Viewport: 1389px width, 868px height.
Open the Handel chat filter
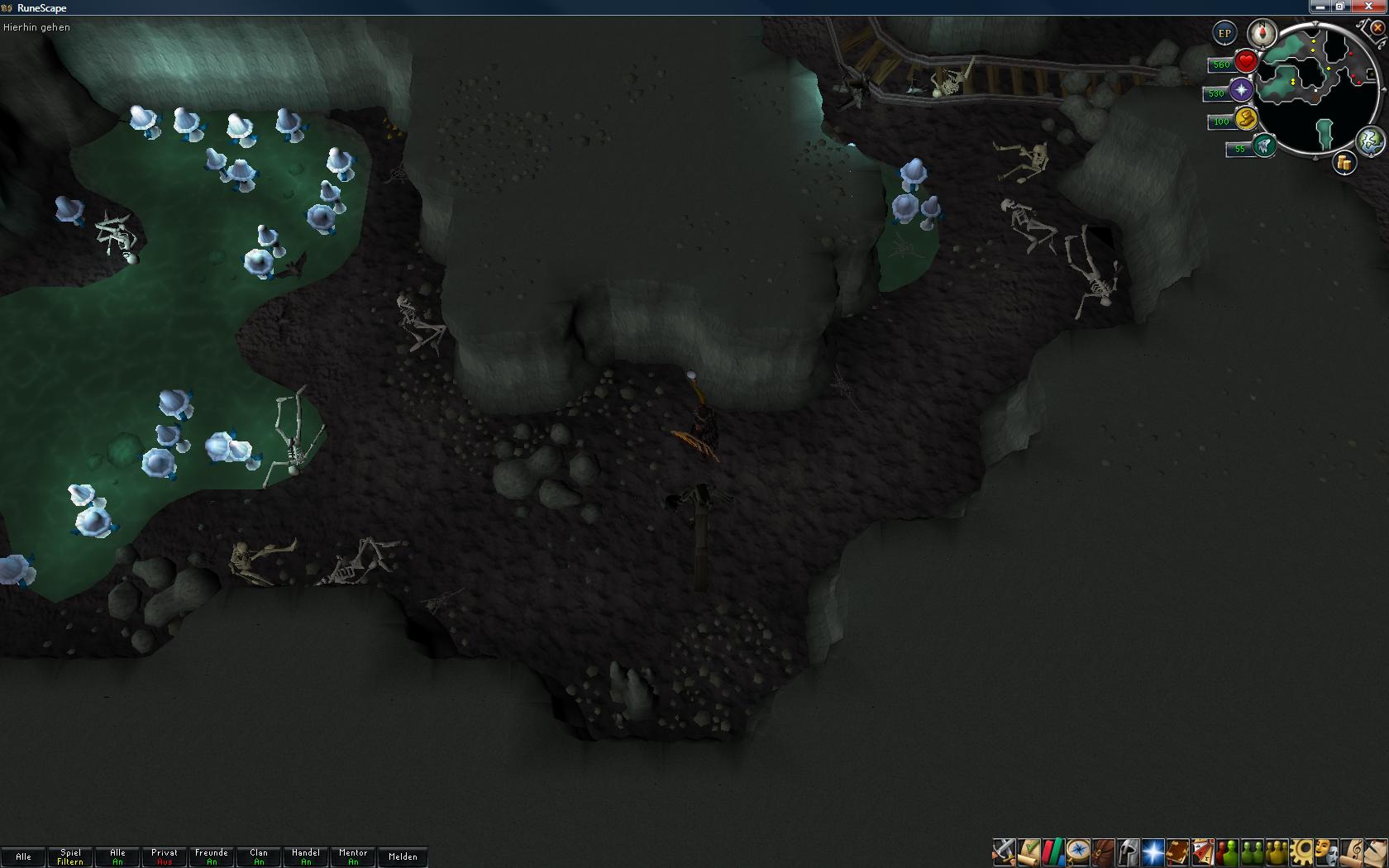[x=306, y=856]
